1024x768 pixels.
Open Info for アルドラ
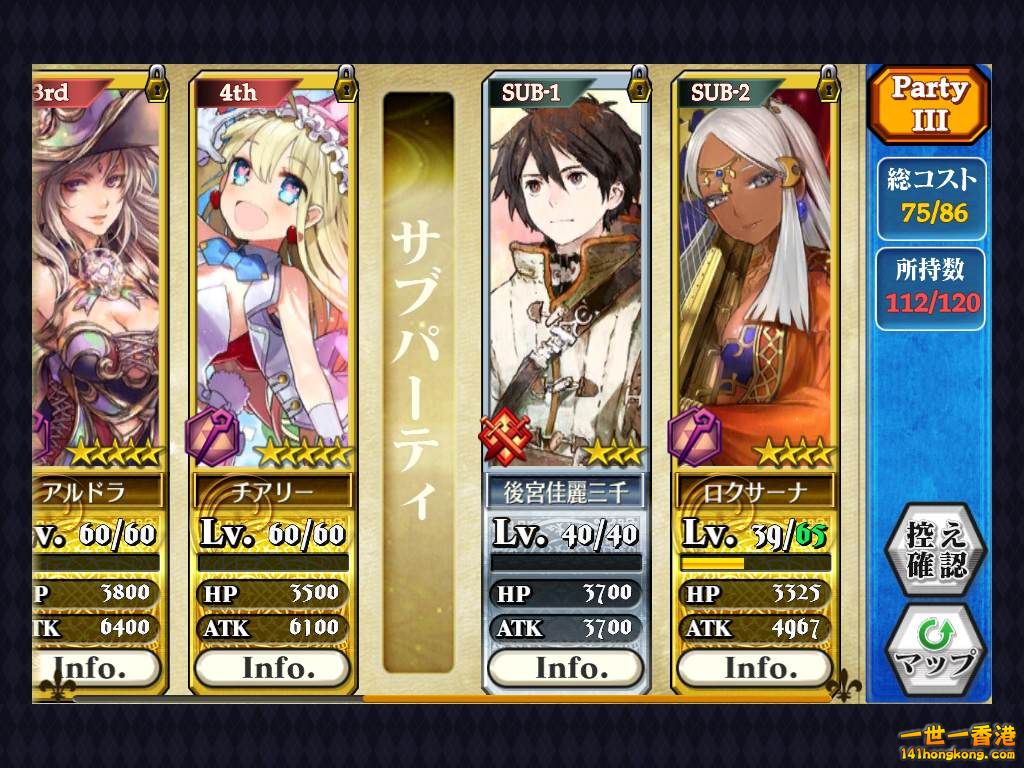click(x=98, y=667)
